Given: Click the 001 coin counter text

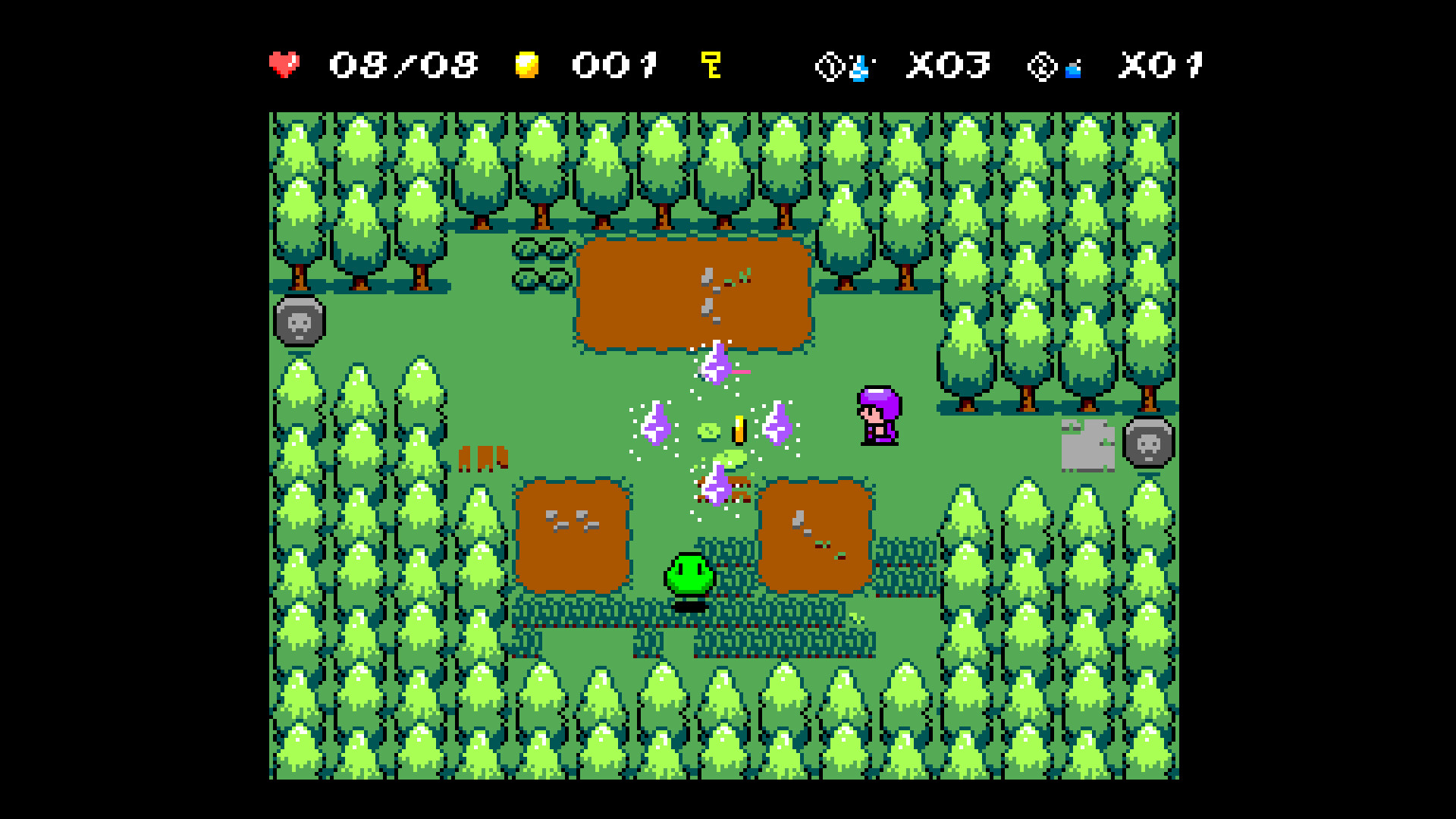Looking at the screenshot, I should coord(616,64).
